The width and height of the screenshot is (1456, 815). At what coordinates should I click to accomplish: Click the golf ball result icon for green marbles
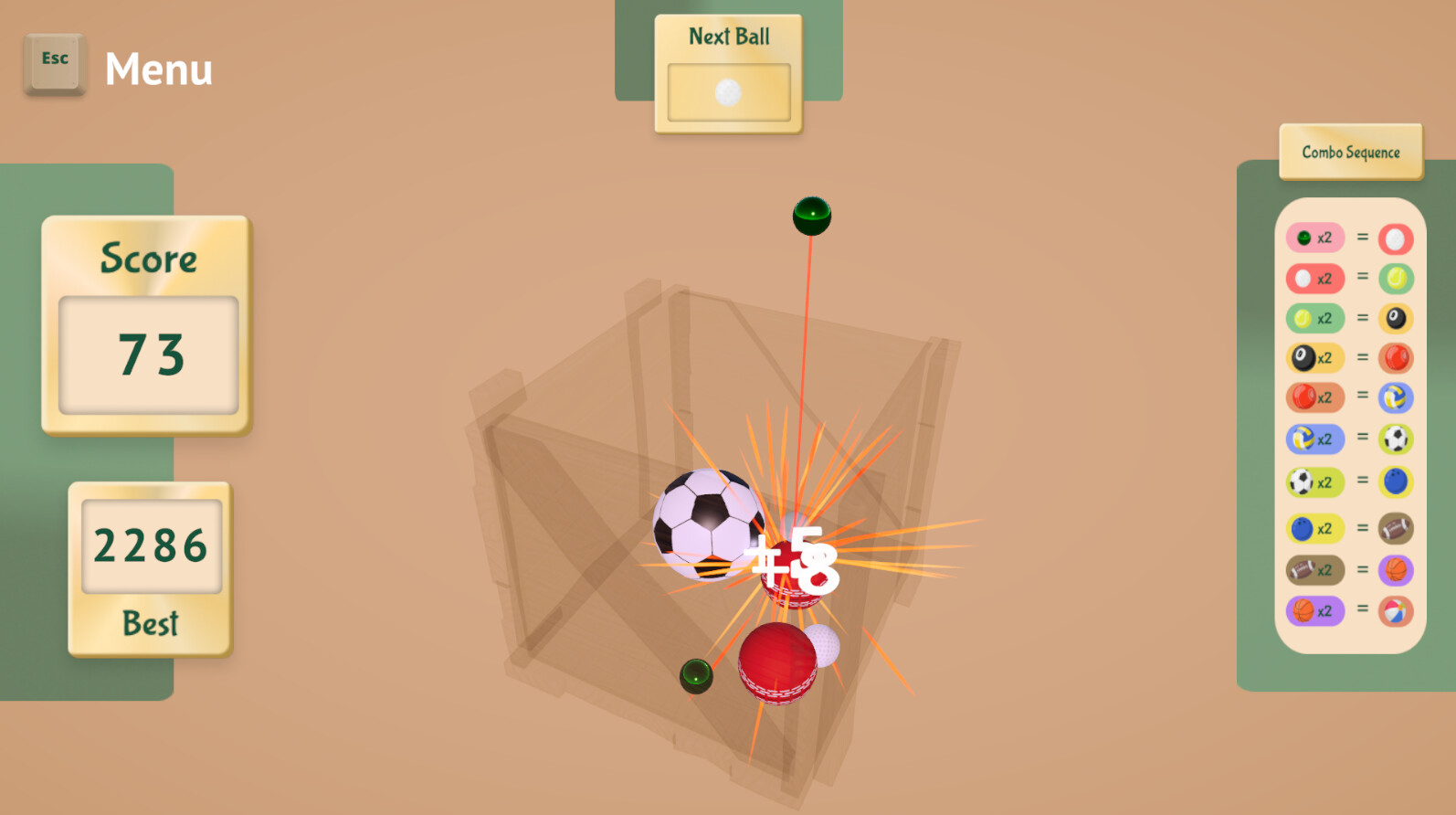coord(1397,237)
